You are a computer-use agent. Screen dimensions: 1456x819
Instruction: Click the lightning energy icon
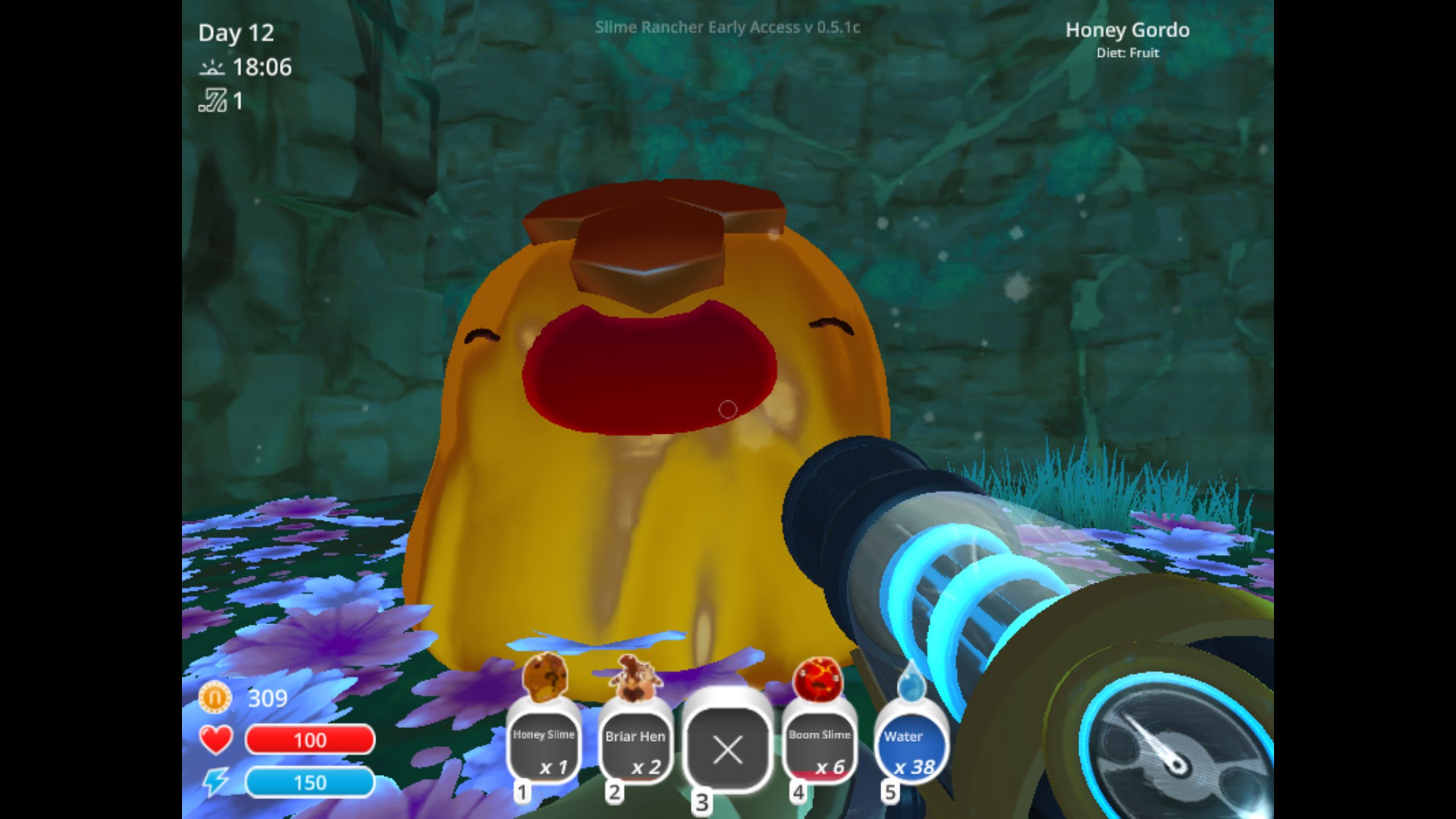(215, 781)
